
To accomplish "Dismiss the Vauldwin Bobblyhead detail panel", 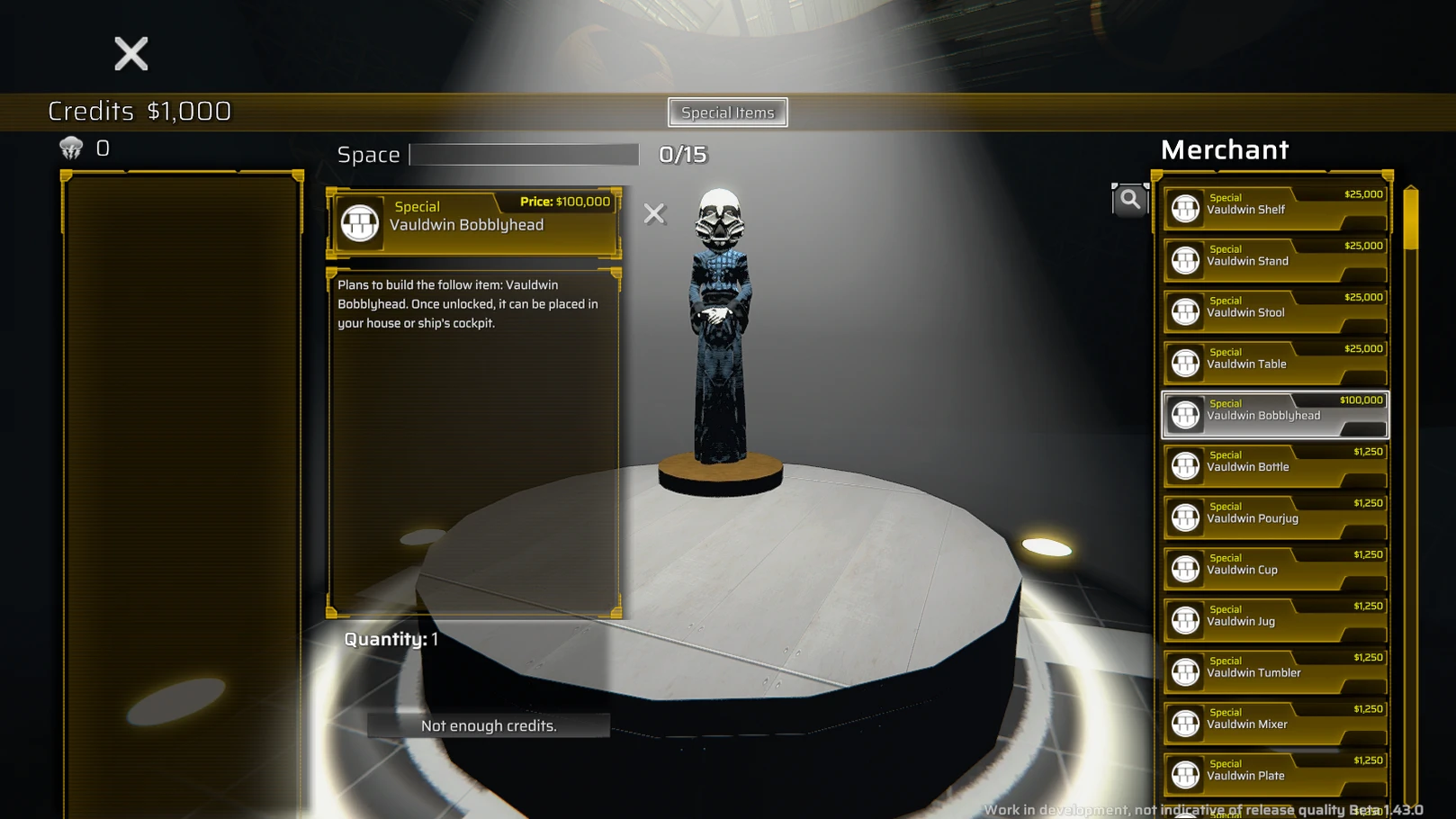I will tap(654, 213).
